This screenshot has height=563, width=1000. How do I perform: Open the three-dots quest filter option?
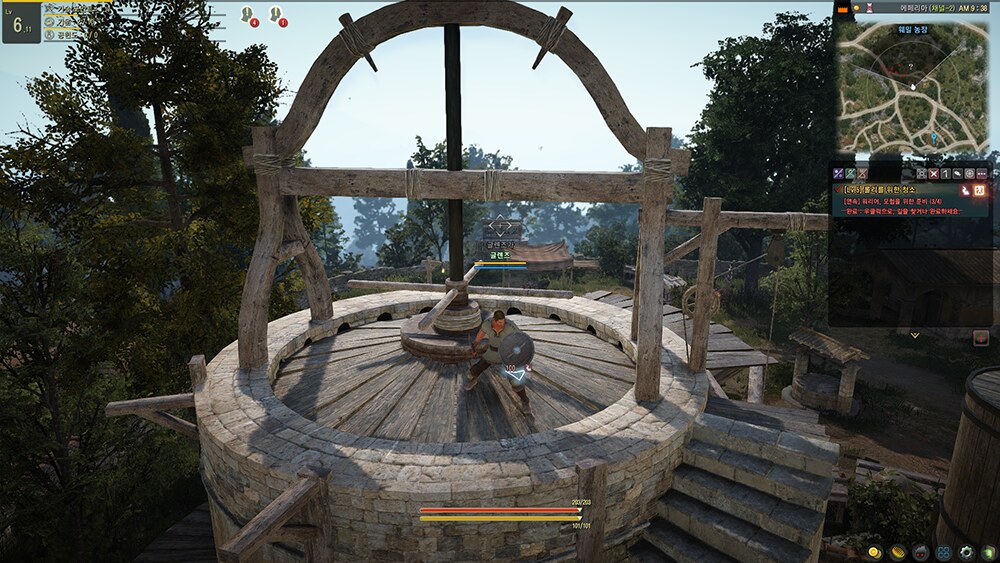point(981,173)
